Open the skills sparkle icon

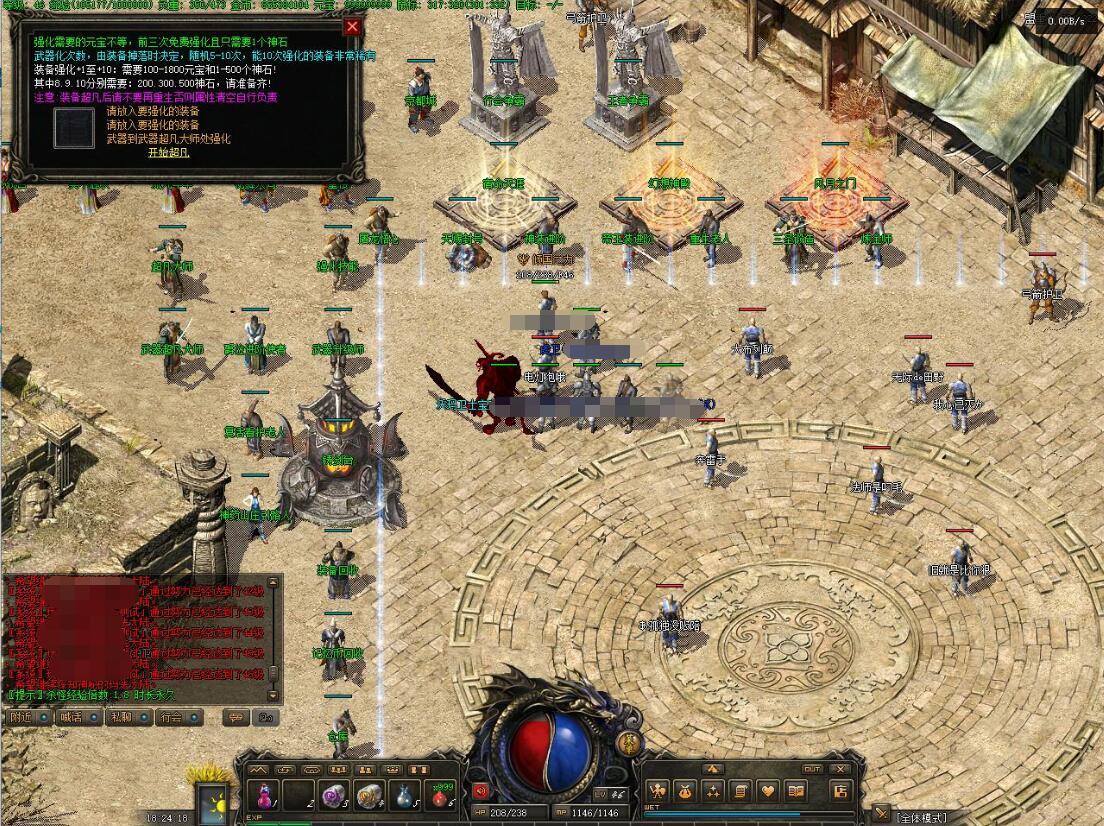(713, 792)
